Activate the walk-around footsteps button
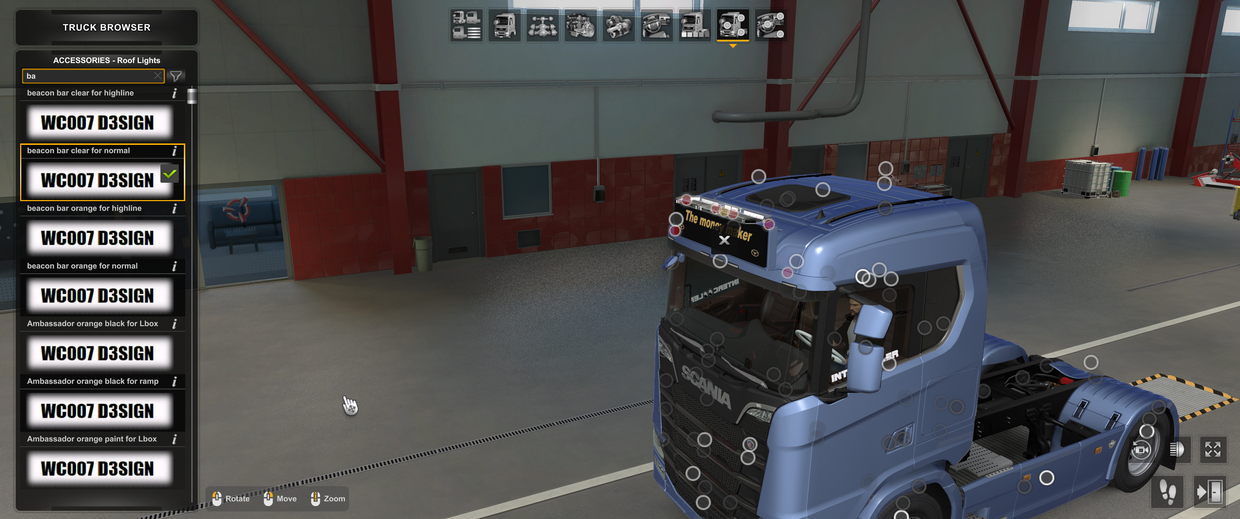Image resolution: width=1240 pixels, height=519 pixels. pyautogui.click(x=1166, y=491)
